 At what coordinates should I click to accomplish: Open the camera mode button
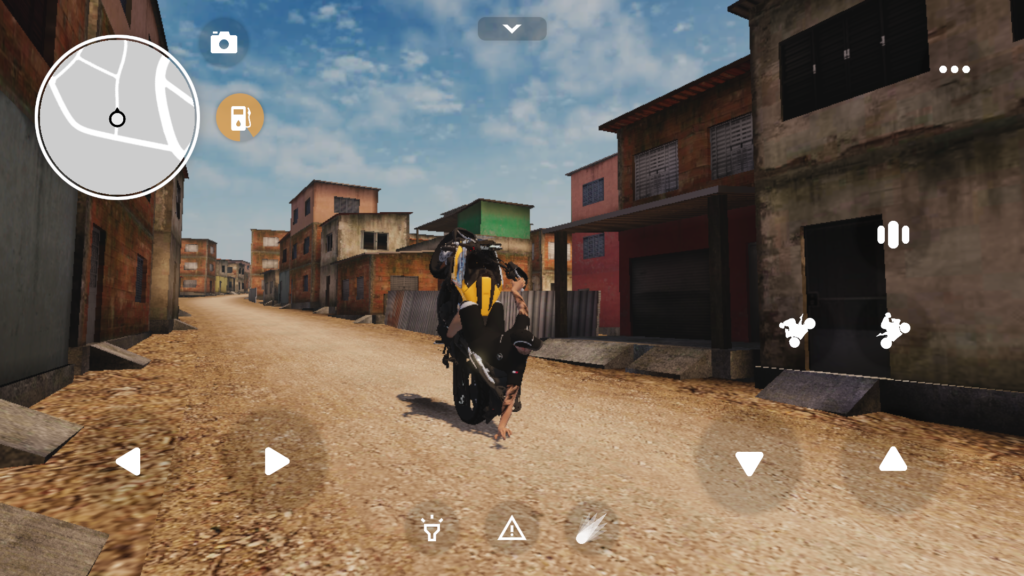click(x=224, y=42)
